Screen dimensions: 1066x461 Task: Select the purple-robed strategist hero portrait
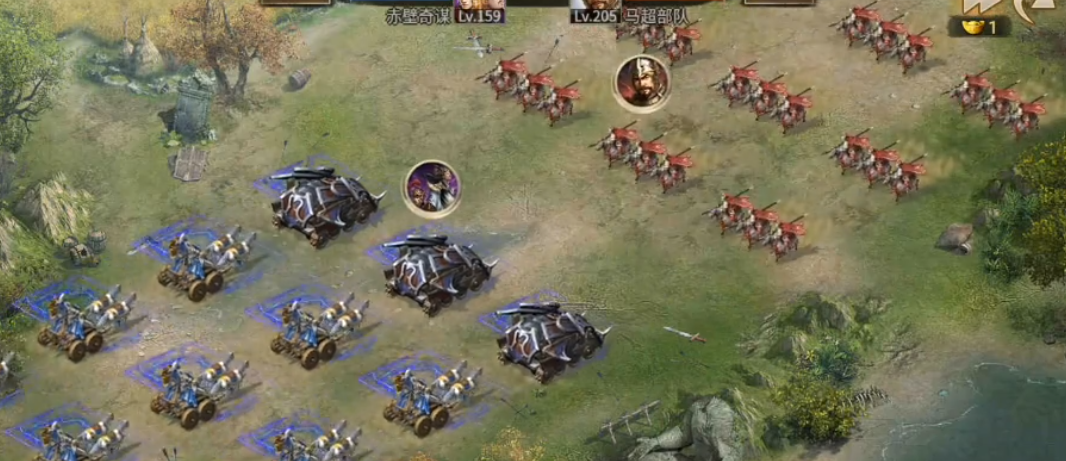click(432, 187)
